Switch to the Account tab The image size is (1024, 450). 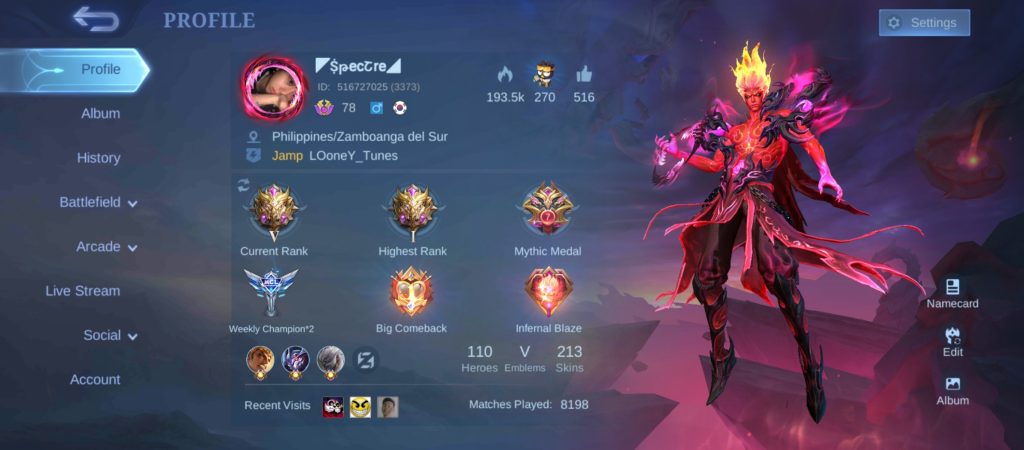click(x=95, y=380)
